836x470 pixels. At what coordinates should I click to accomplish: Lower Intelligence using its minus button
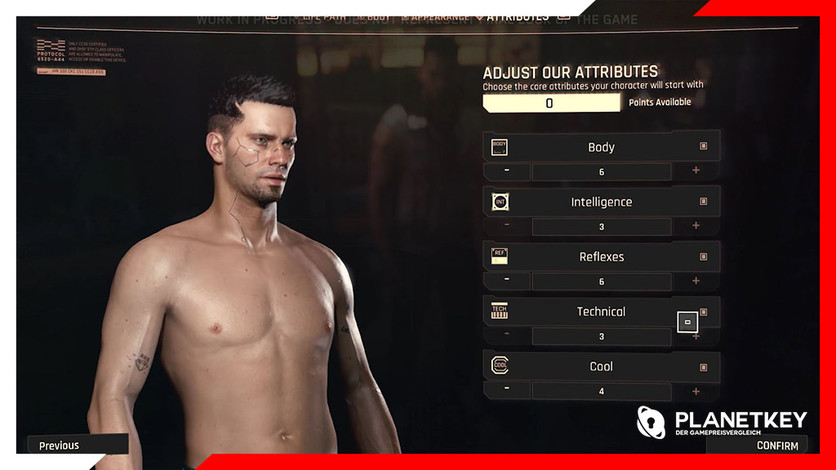point(507,226)
